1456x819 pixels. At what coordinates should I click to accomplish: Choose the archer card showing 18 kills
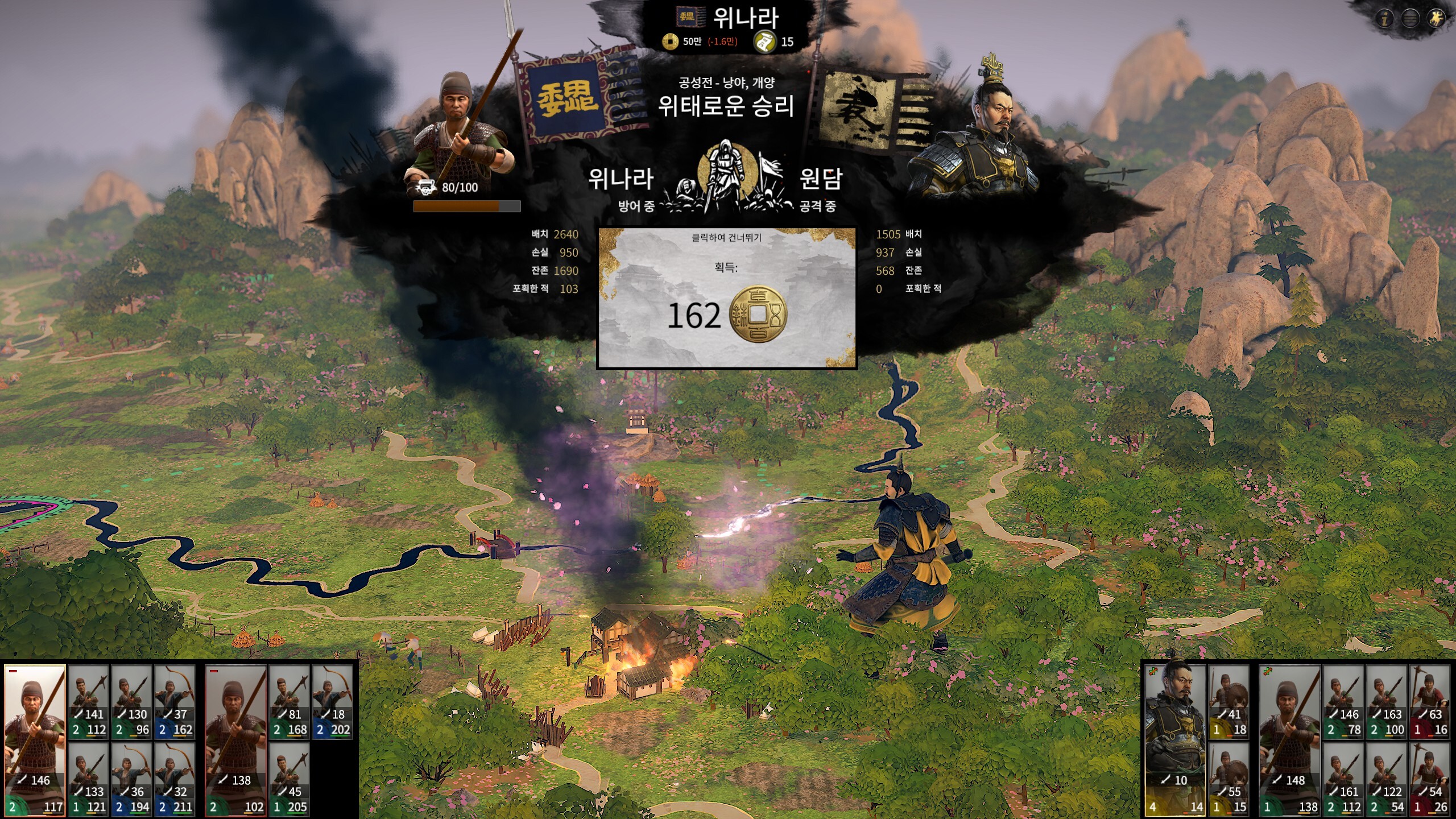click(x=333, y=701)
